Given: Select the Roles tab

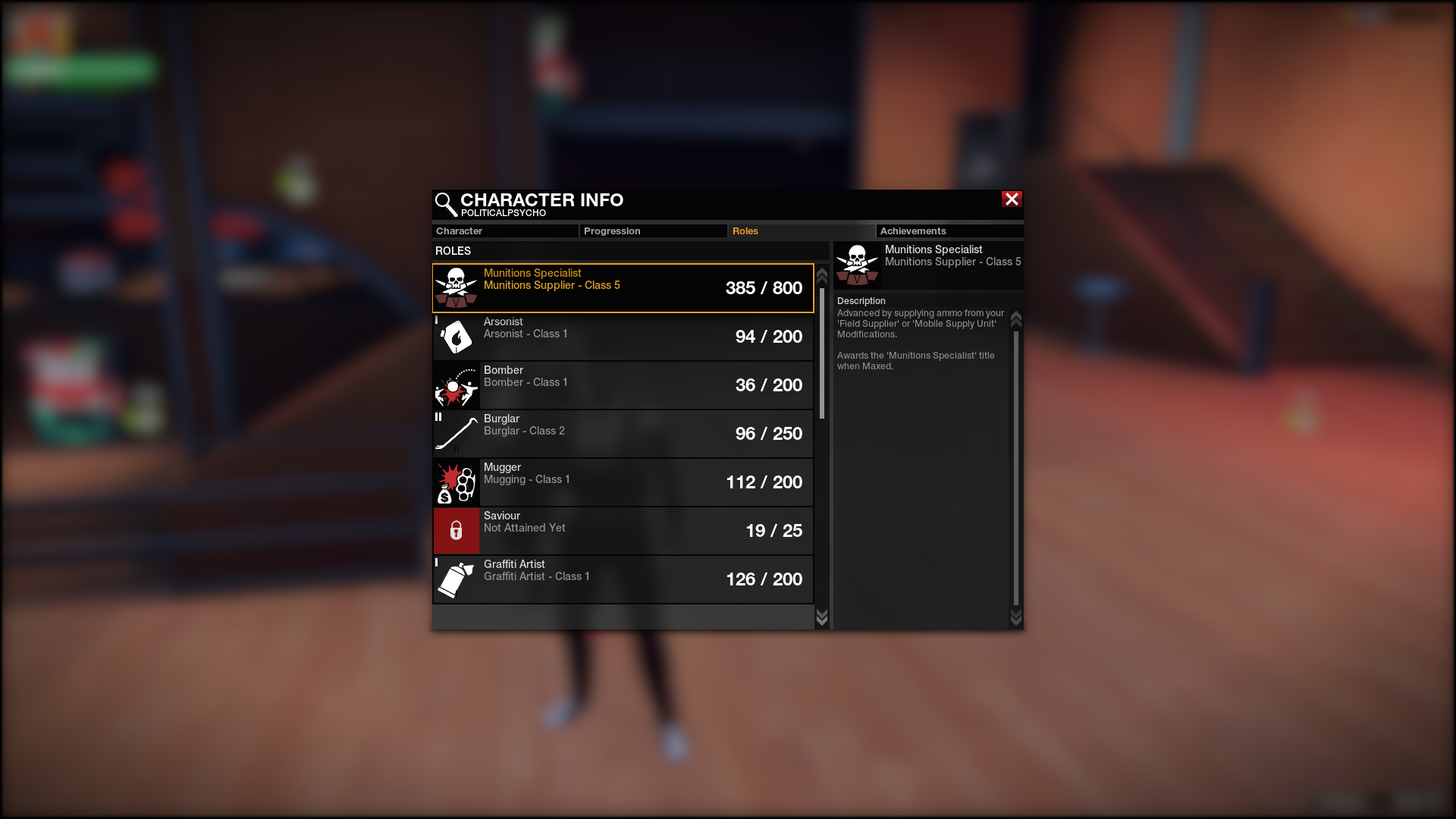Looking at the screenshot, I should (x=800, y=231).
